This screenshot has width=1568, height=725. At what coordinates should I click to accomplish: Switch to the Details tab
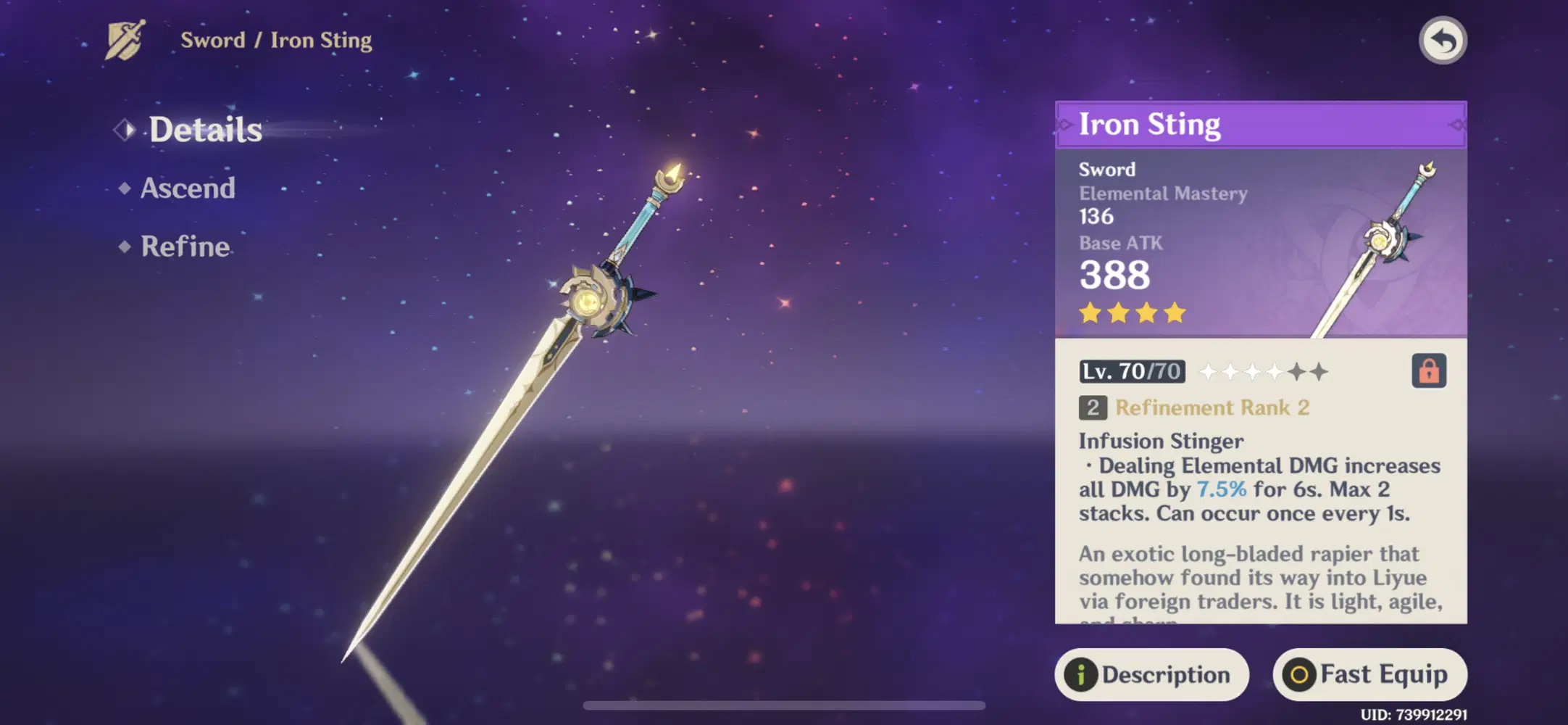[206, 130]
